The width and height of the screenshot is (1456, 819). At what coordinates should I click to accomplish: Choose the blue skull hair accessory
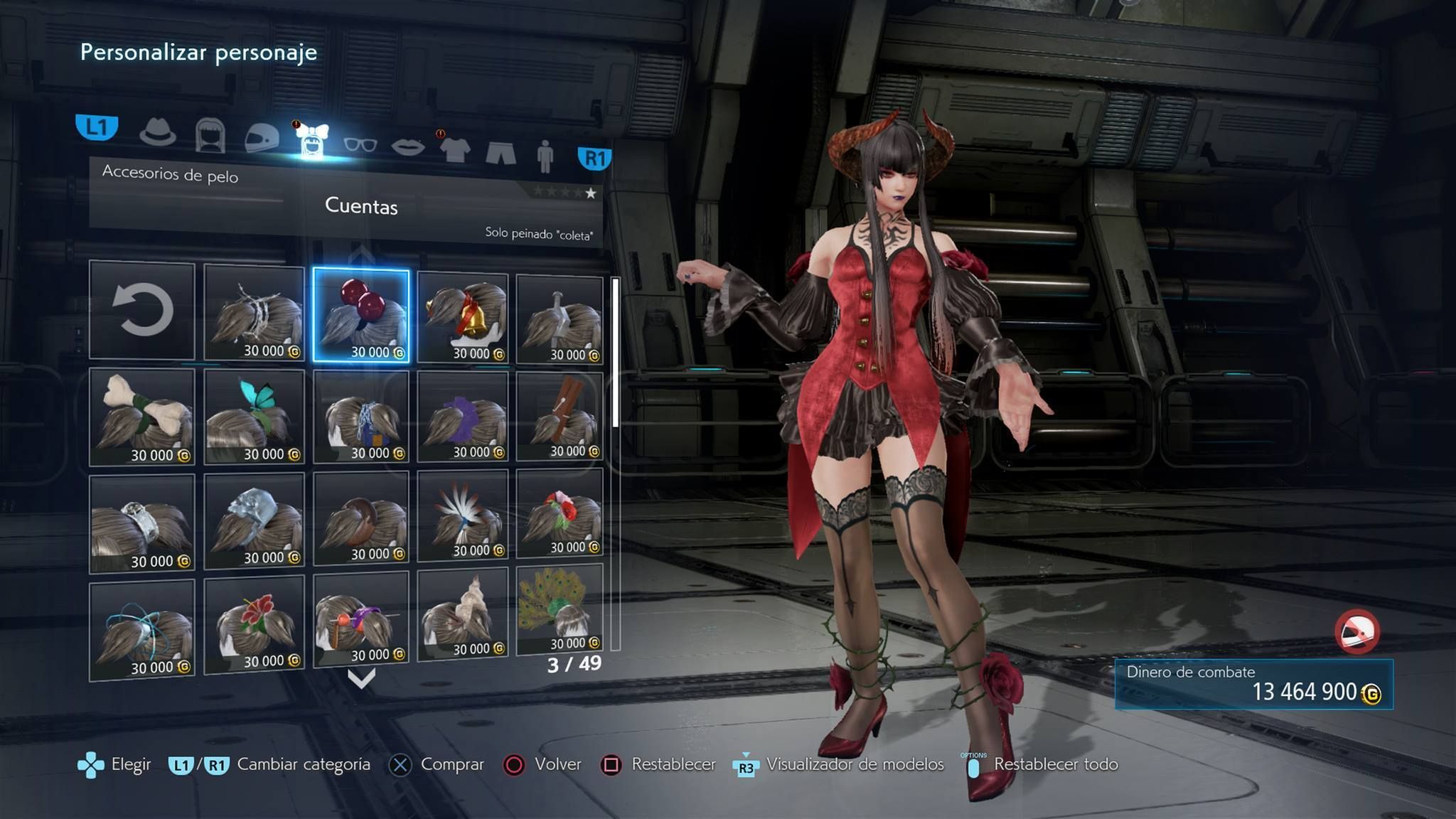click(254, 520)
